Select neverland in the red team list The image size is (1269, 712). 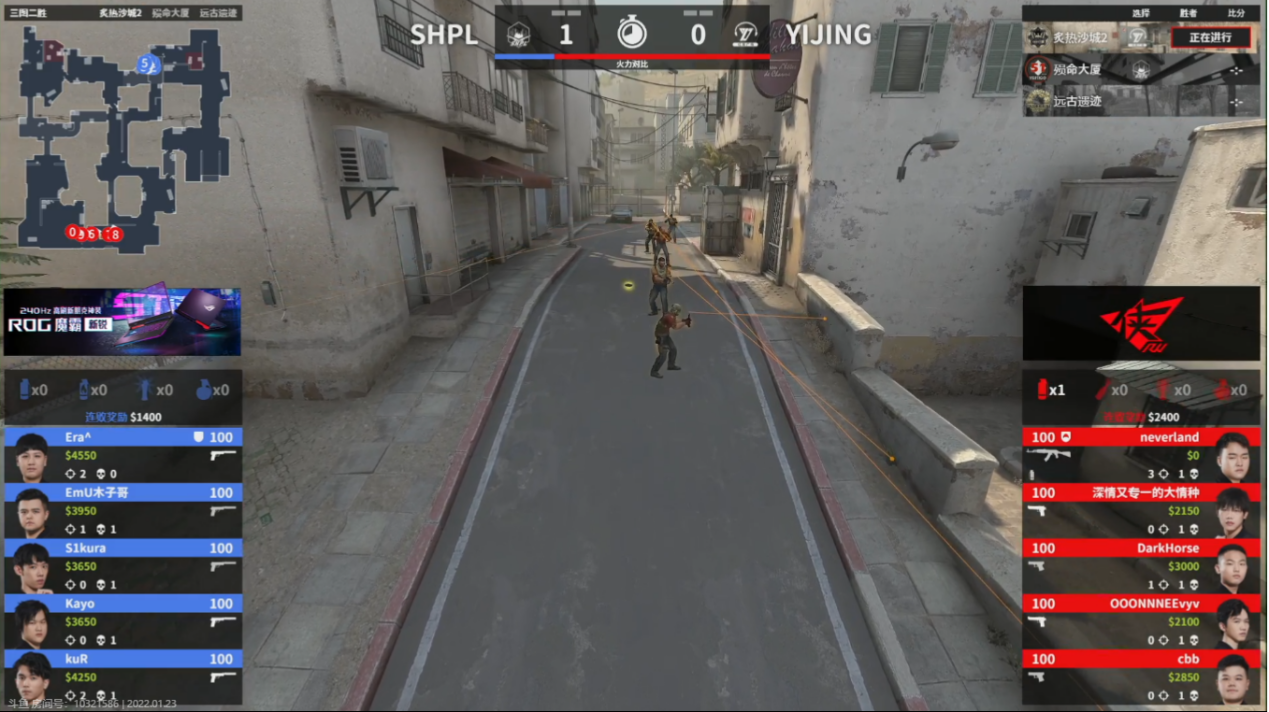tap(1140, 456)
